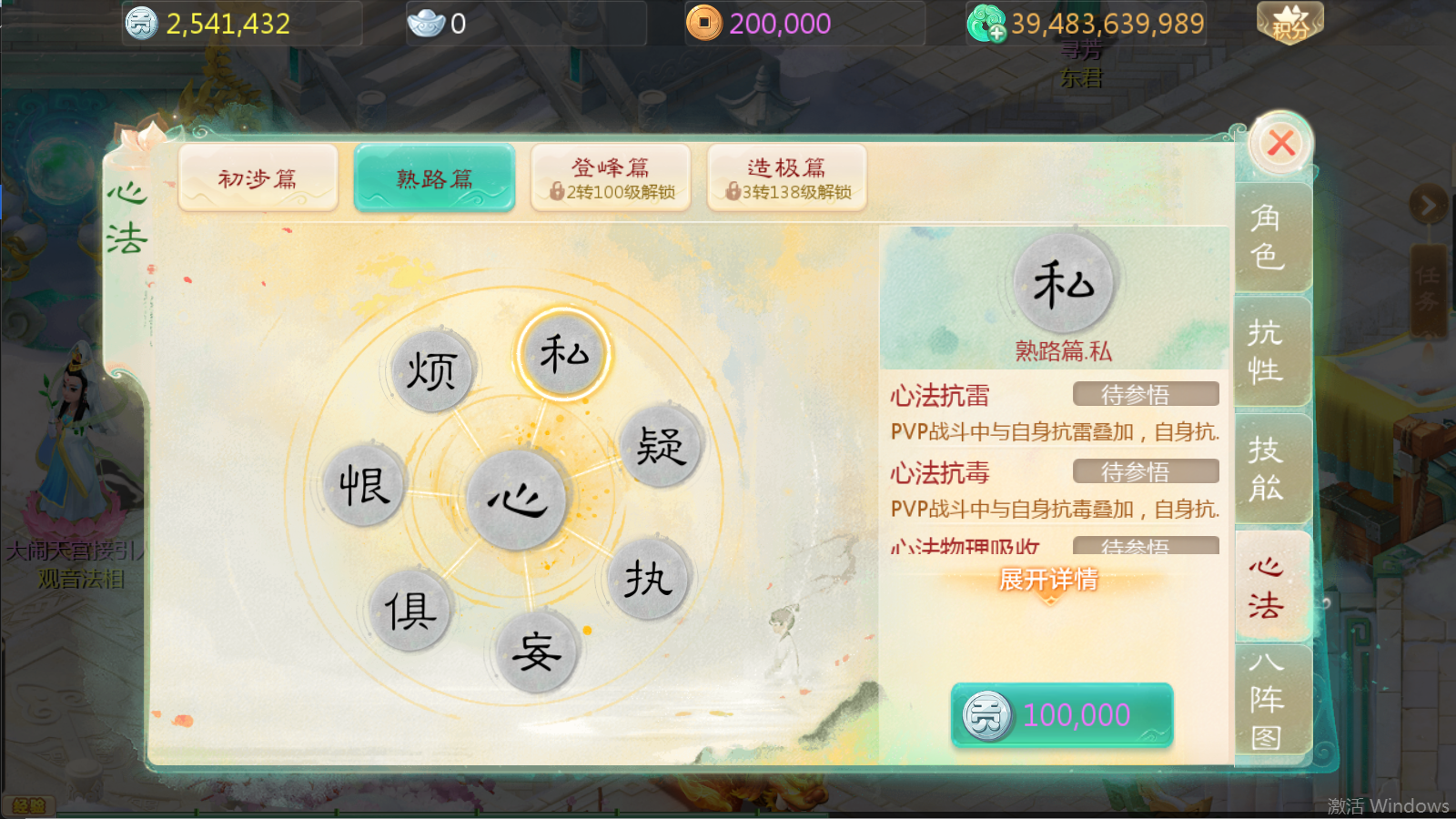The image size is (1456, 819).
Task: Select the 妄 node
Action: [536, 652]
